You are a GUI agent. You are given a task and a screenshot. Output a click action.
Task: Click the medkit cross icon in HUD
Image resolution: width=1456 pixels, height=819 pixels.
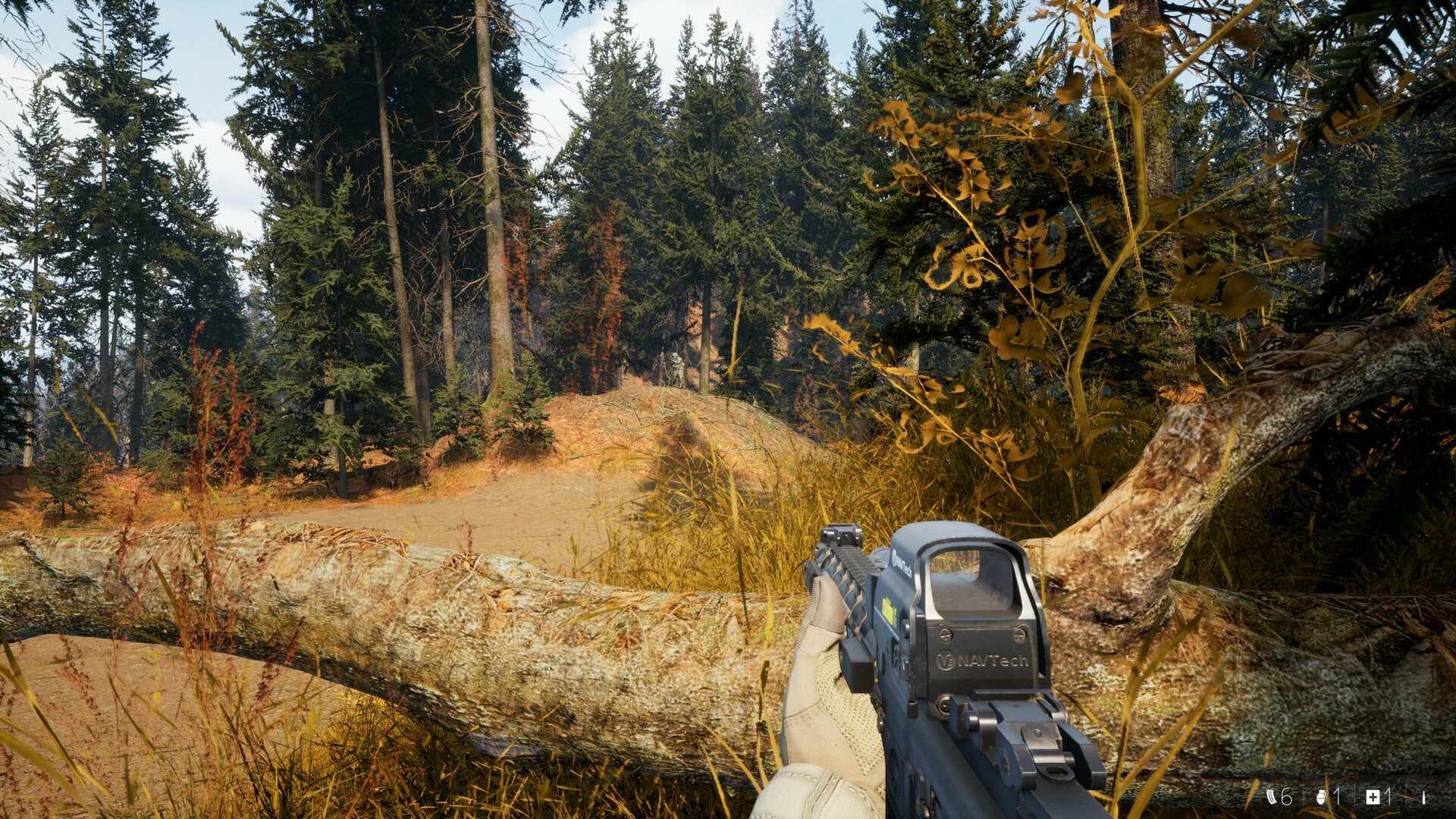coord(1373,798)
